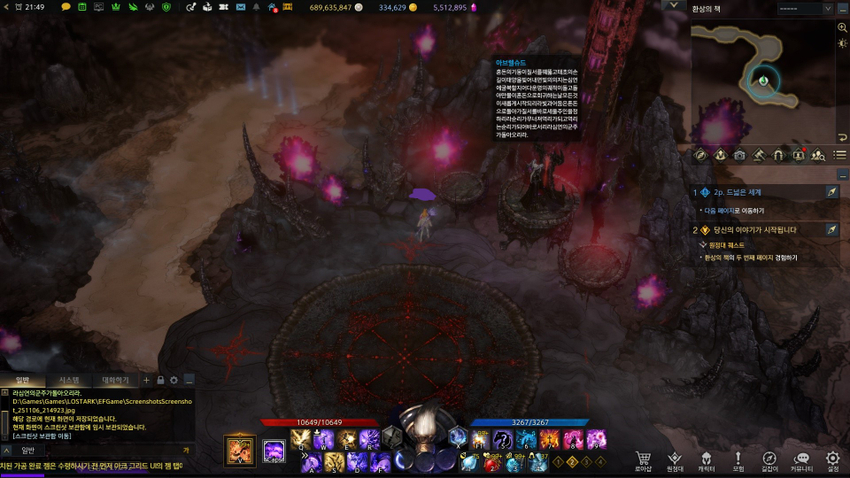Open the 커뮤니티 community menu

pyautogui.click(x=801, y=460)
